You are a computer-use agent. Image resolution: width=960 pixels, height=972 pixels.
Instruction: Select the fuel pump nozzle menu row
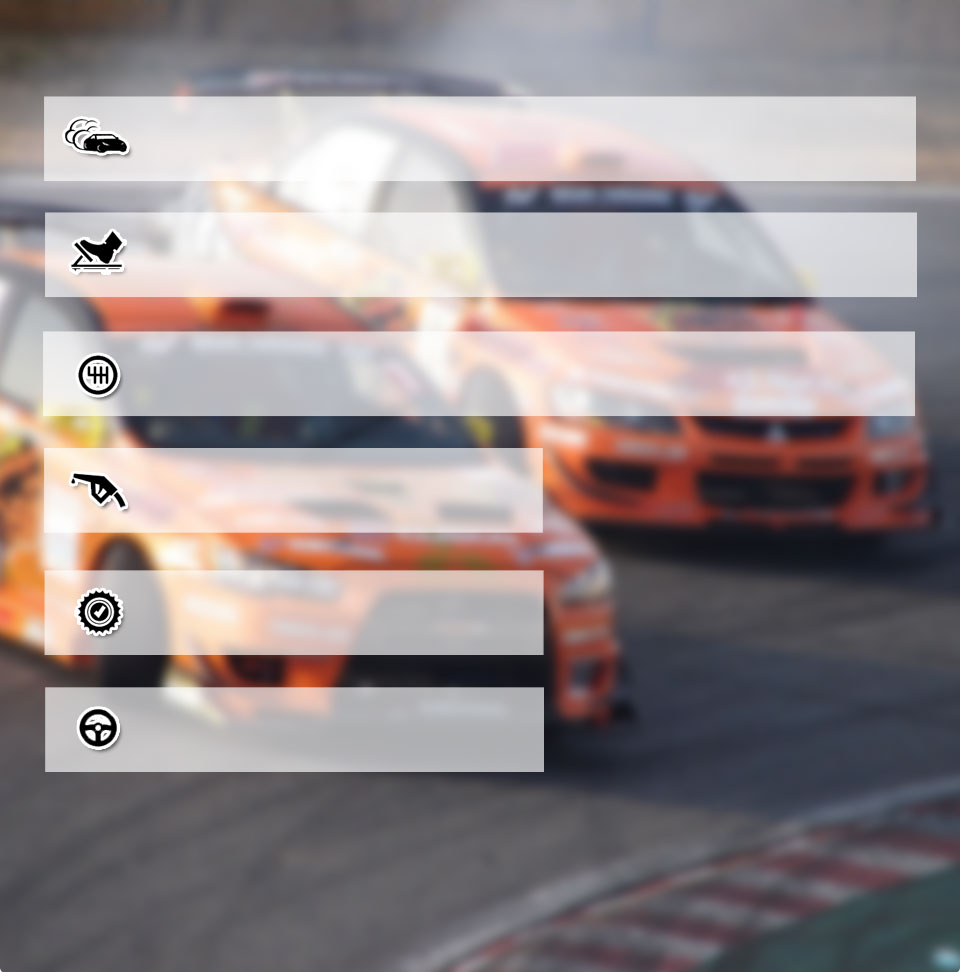(293, 490)
